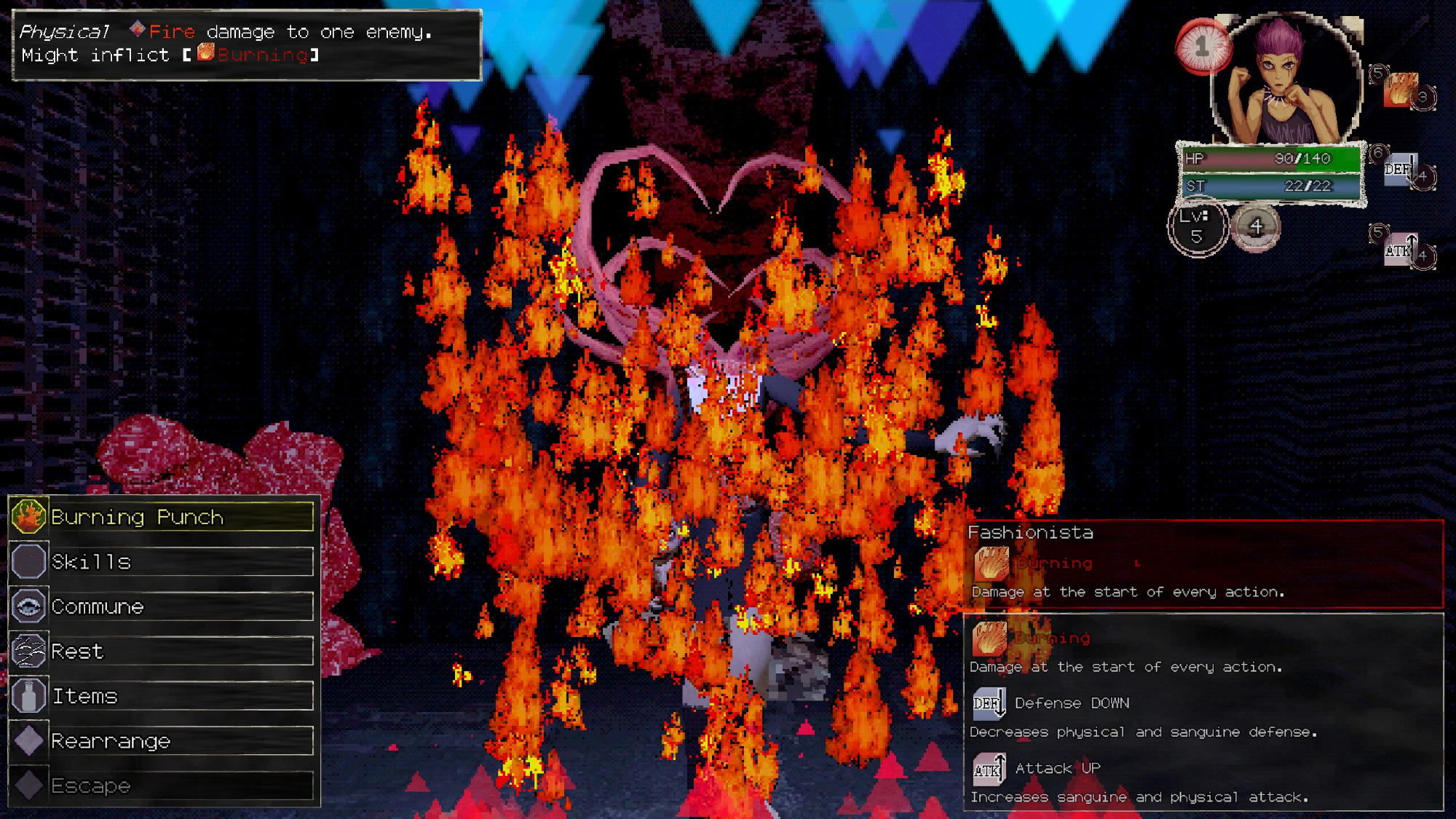Click the Attack UP entry icon
Screen dimensions: 1456x819
click(989, 769)
